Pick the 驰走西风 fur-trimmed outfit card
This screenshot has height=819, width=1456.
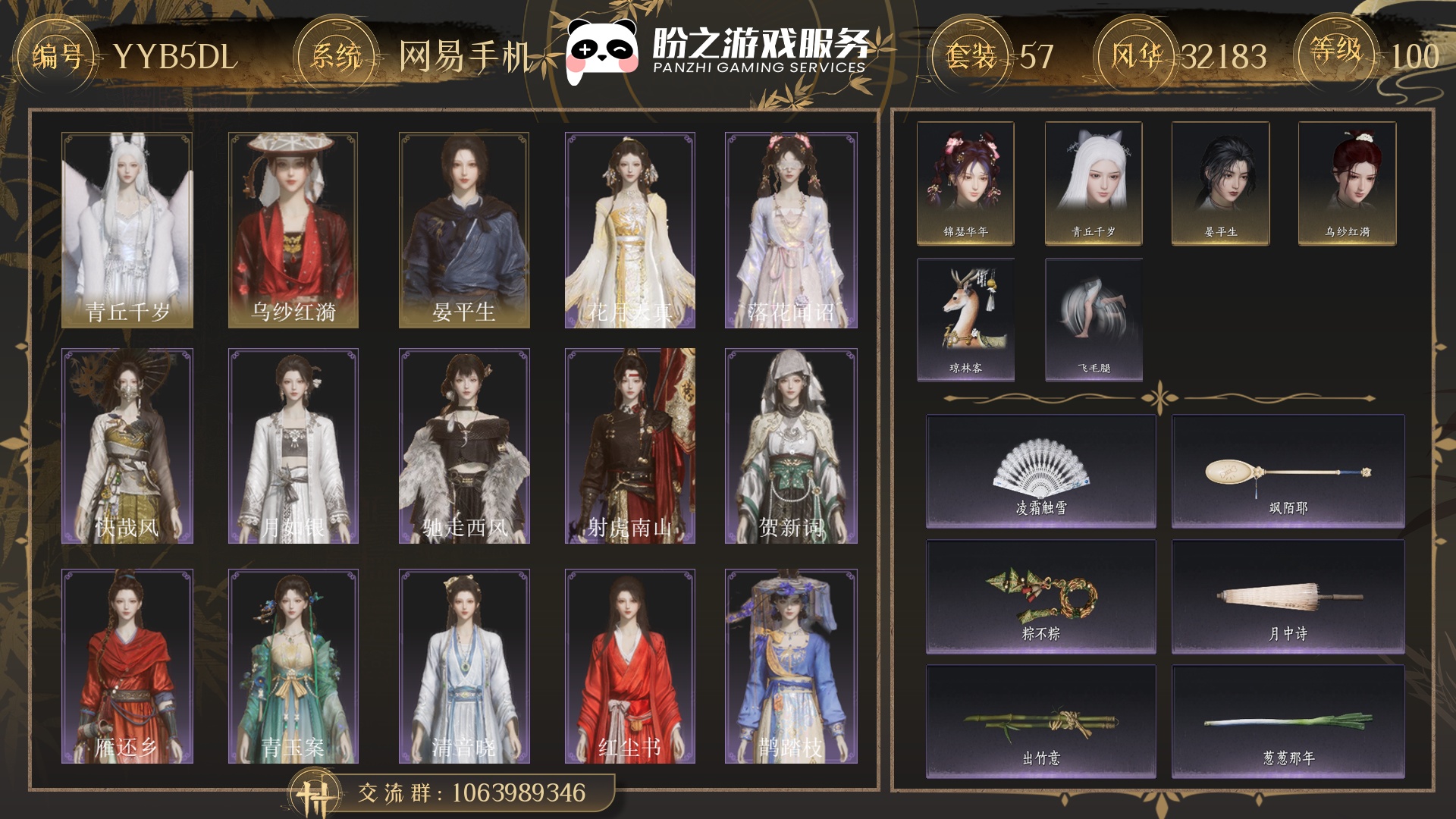click(x=464, y=446)
